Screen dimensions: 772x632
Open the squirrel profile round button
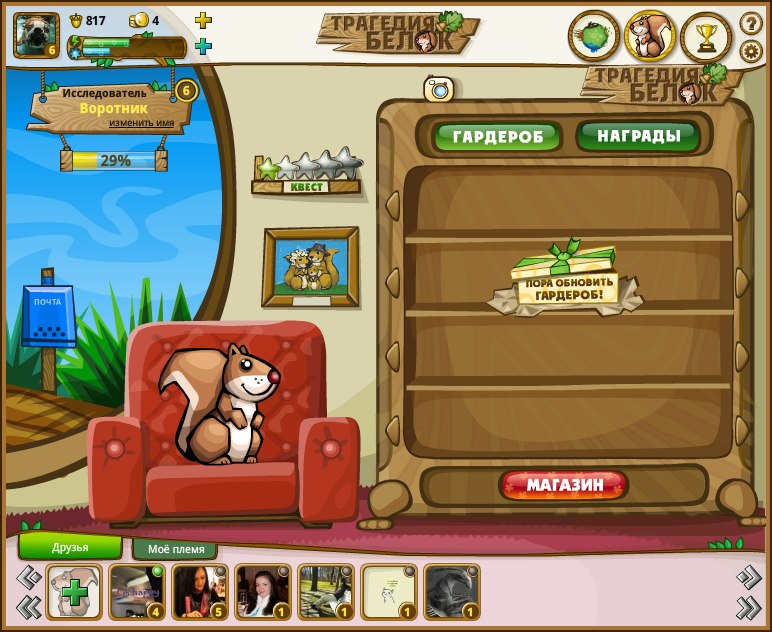650,37
